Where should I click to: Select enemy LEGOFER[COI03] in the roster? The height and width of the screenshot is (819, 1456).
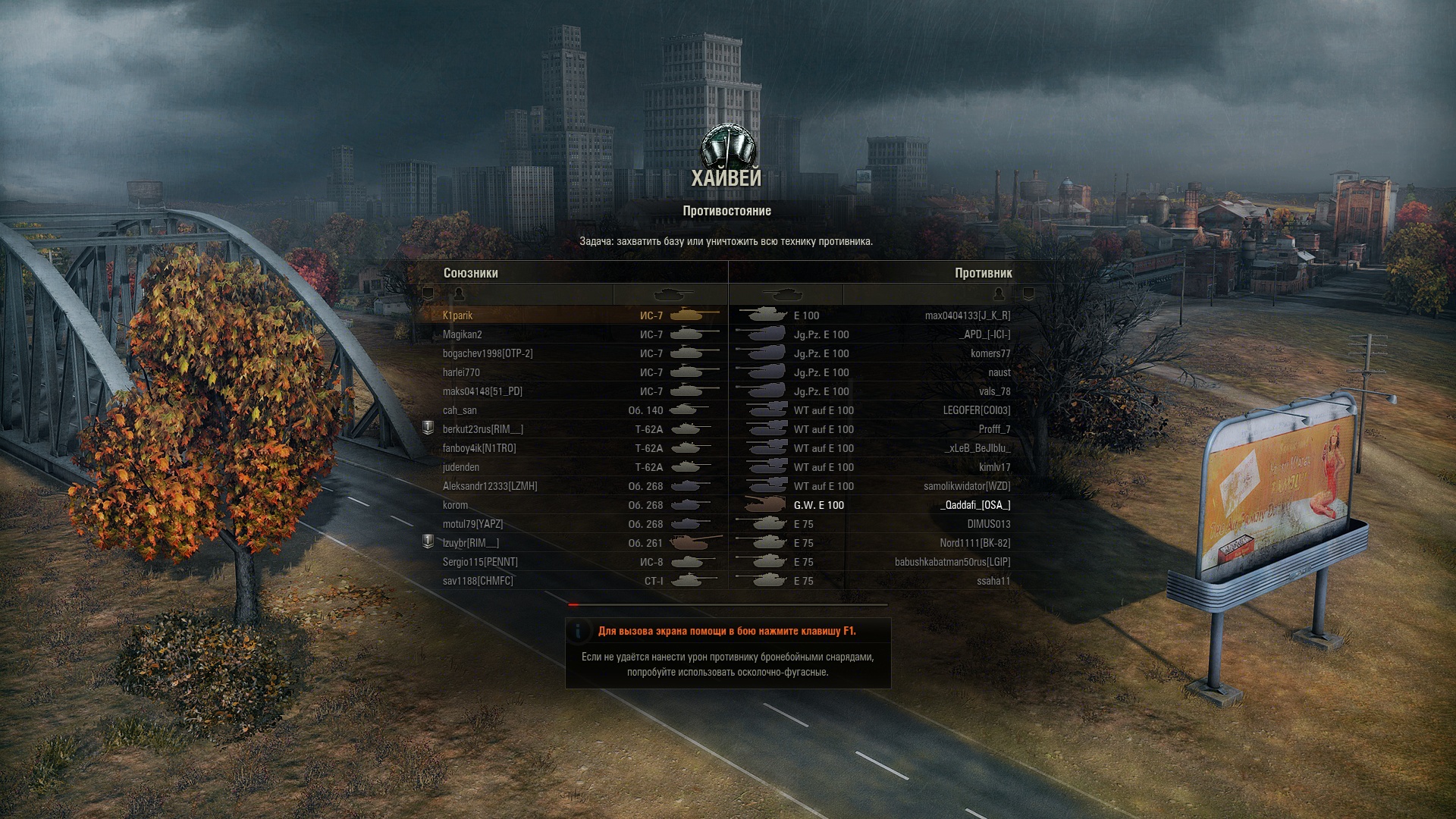pyautogui.click(x=977, y=410)
